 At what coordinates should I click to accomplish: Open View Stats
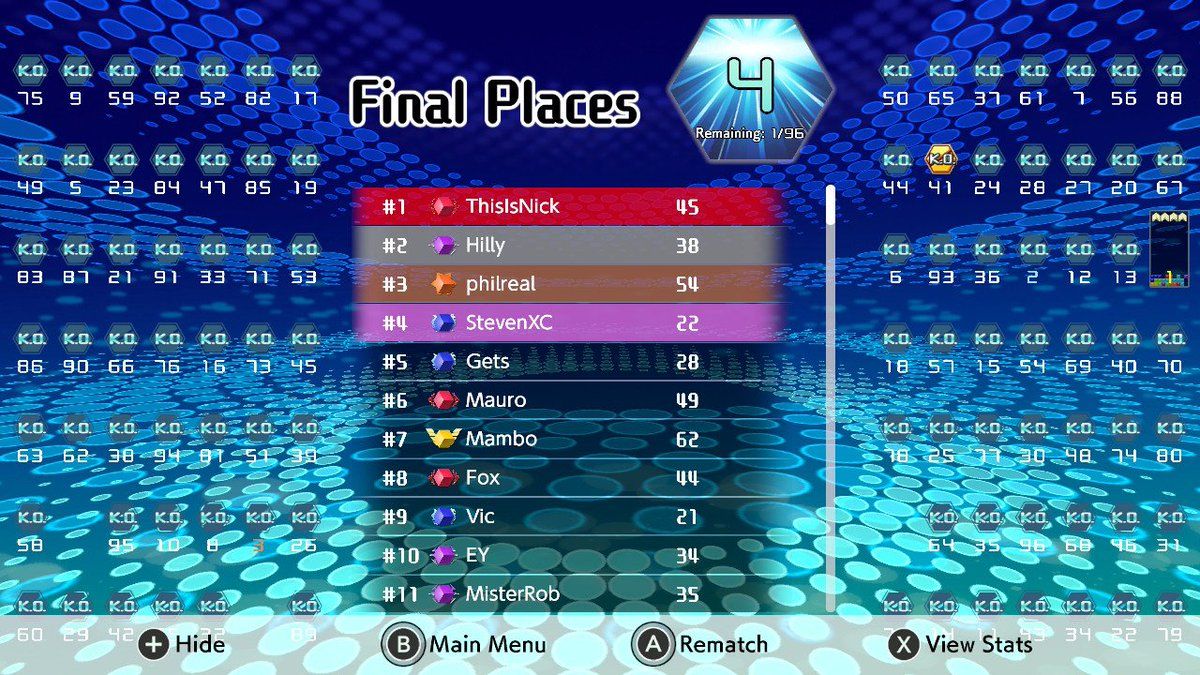[960, 645]
